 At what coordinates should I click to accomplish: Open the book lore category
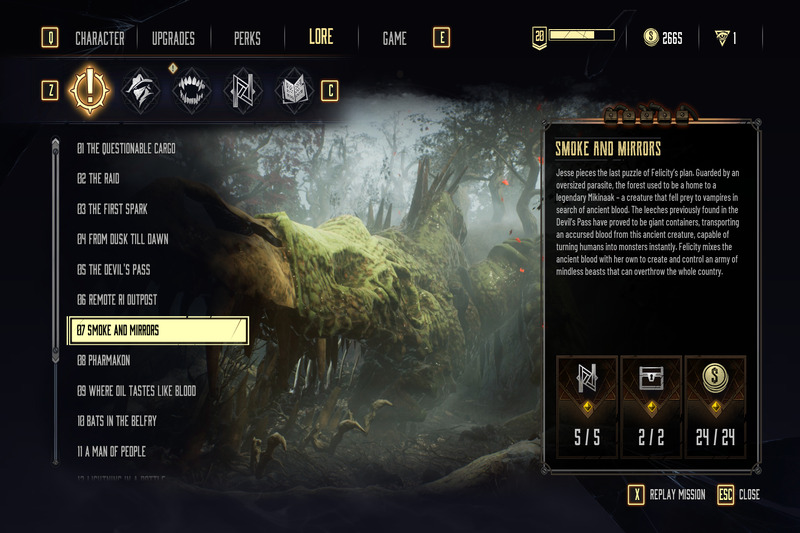point(294,90)
